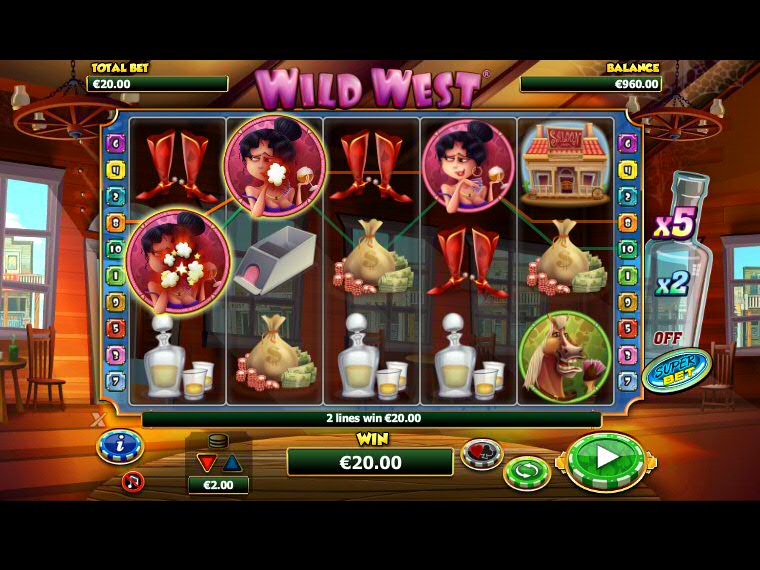Decrease coin value with the red down arrow
Viewport: 760px width, 570px height.
(207, 462)
